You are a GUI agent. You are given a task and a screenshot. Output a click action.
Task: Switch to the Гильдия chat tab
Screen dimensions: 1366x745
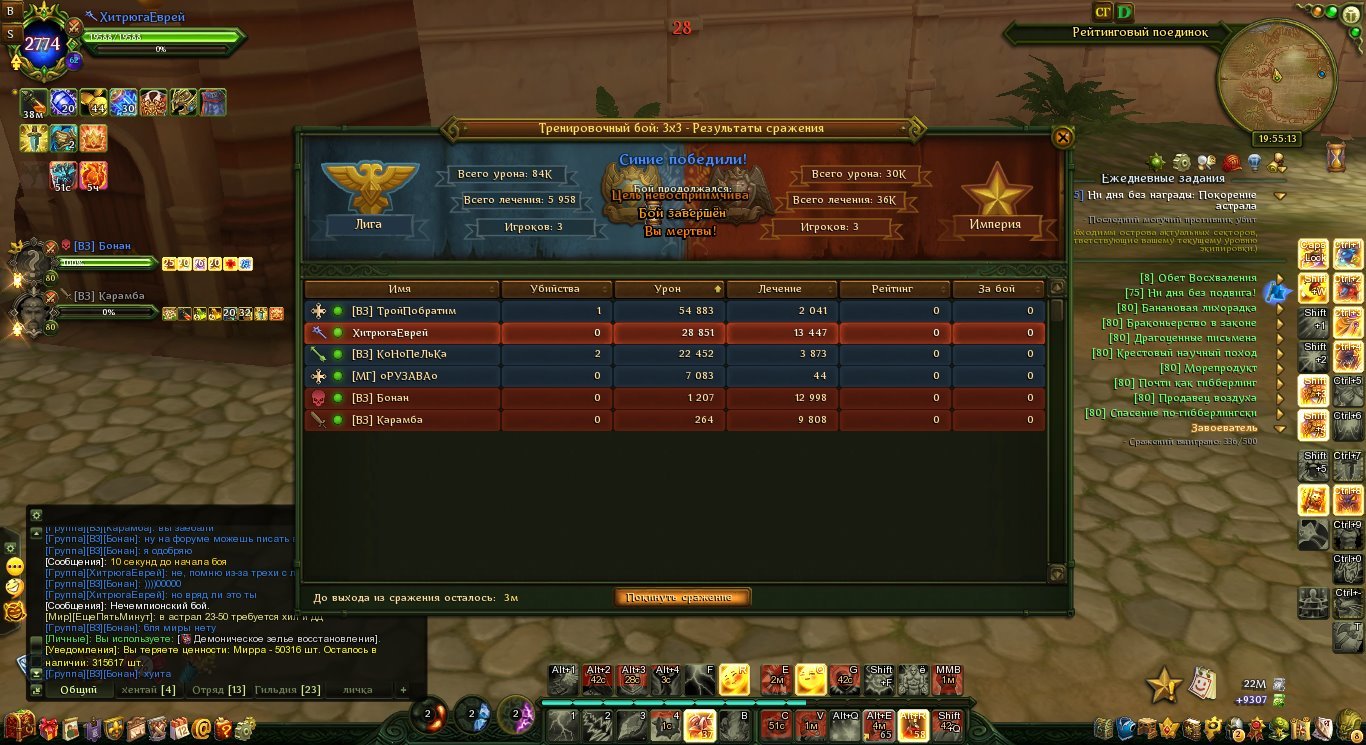coord(287,690)
